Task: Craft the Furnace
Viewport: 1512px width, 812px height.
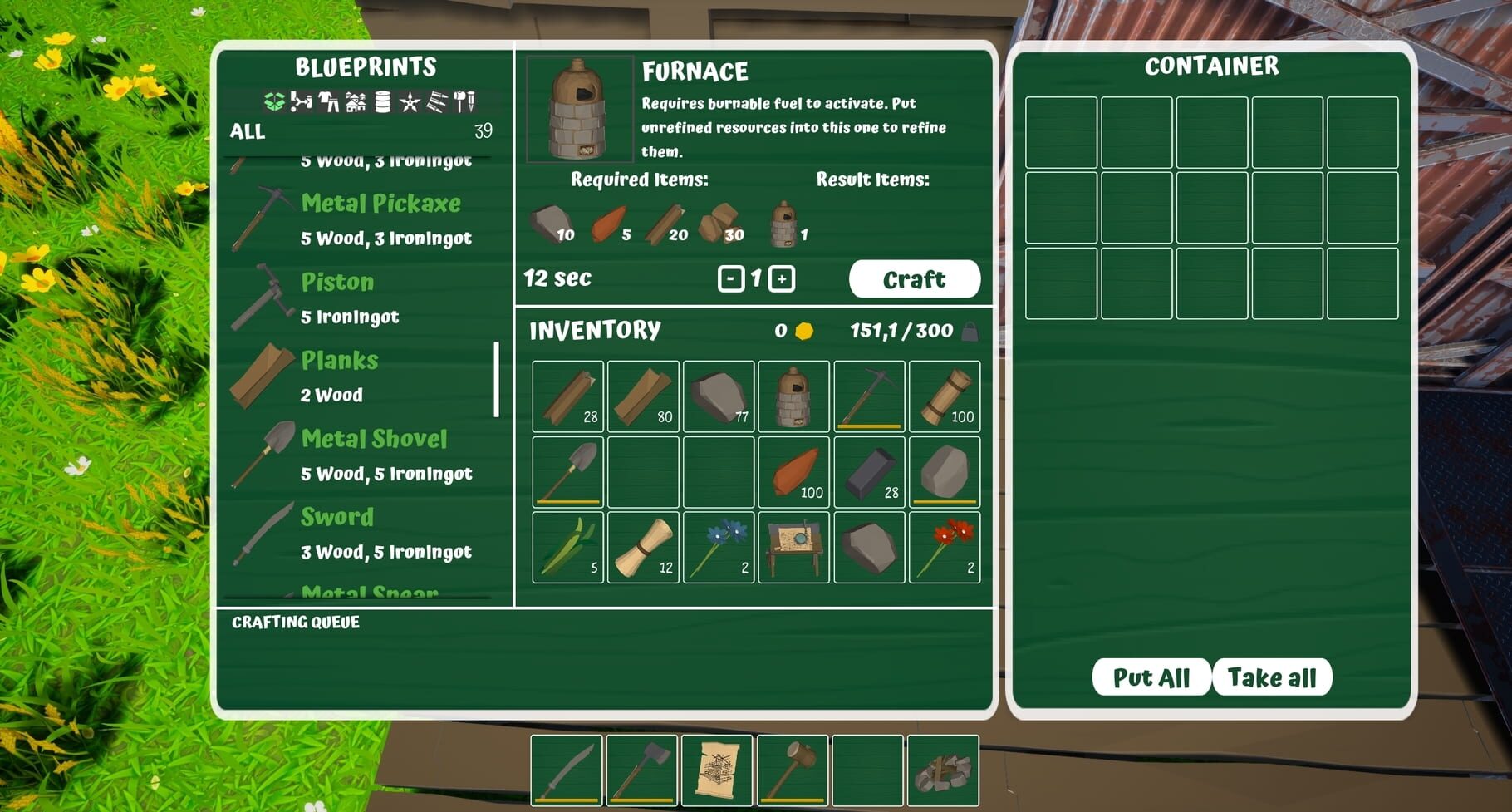Action: [x=914, y=279]
